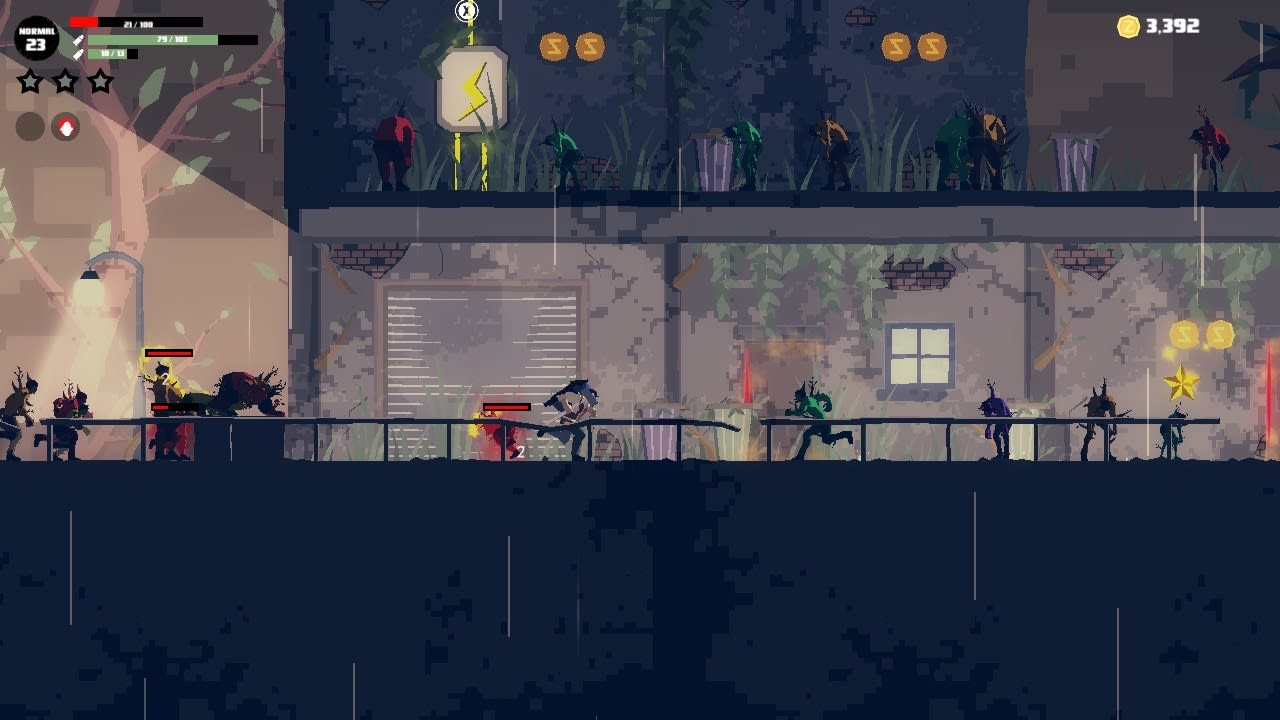Click the coins floating beside the right window
1280x720 pixels.
click(x=1199, y=335)
